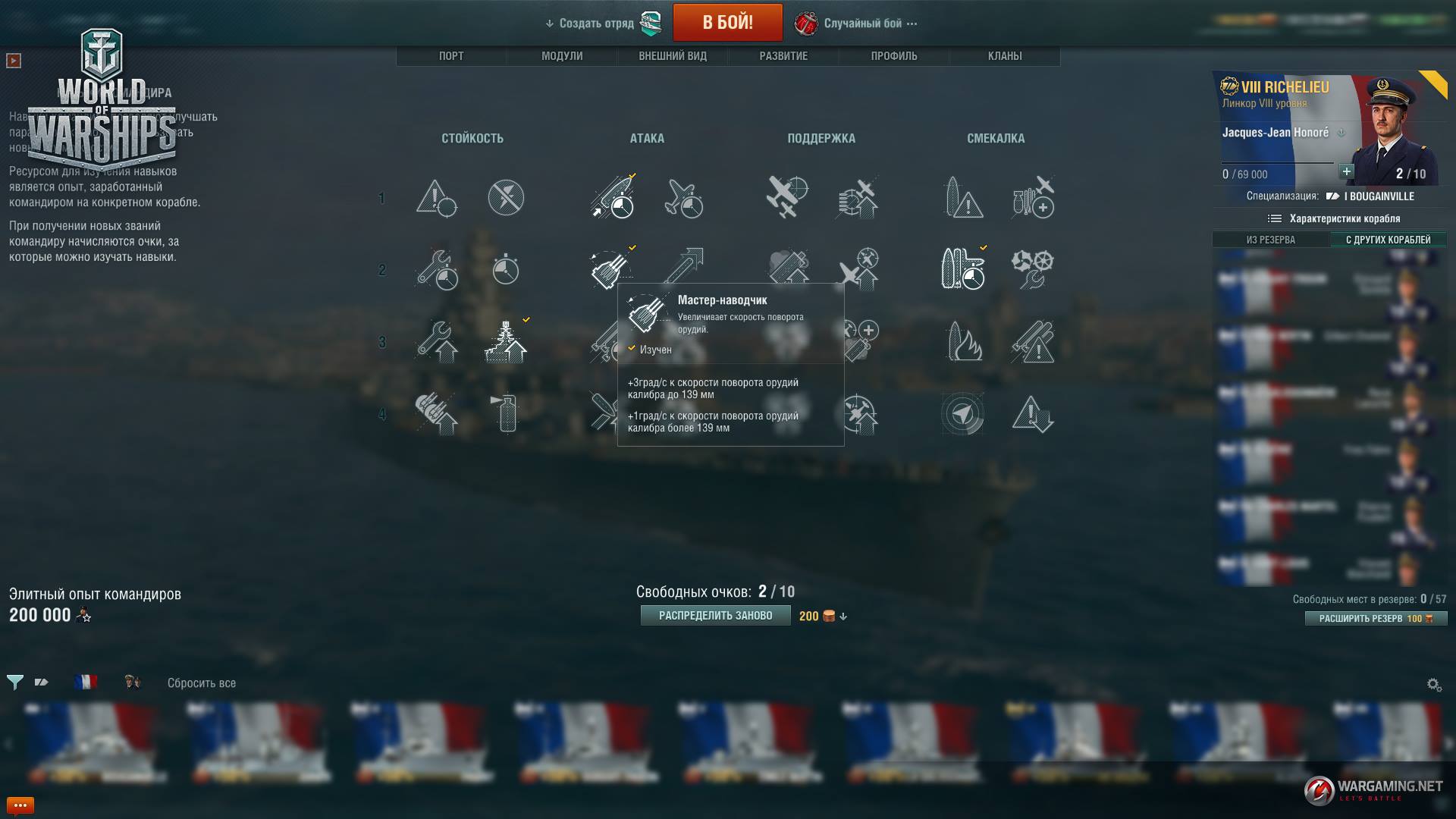Select the РАЗВИТИЕ tab

(x=783, y=56)
